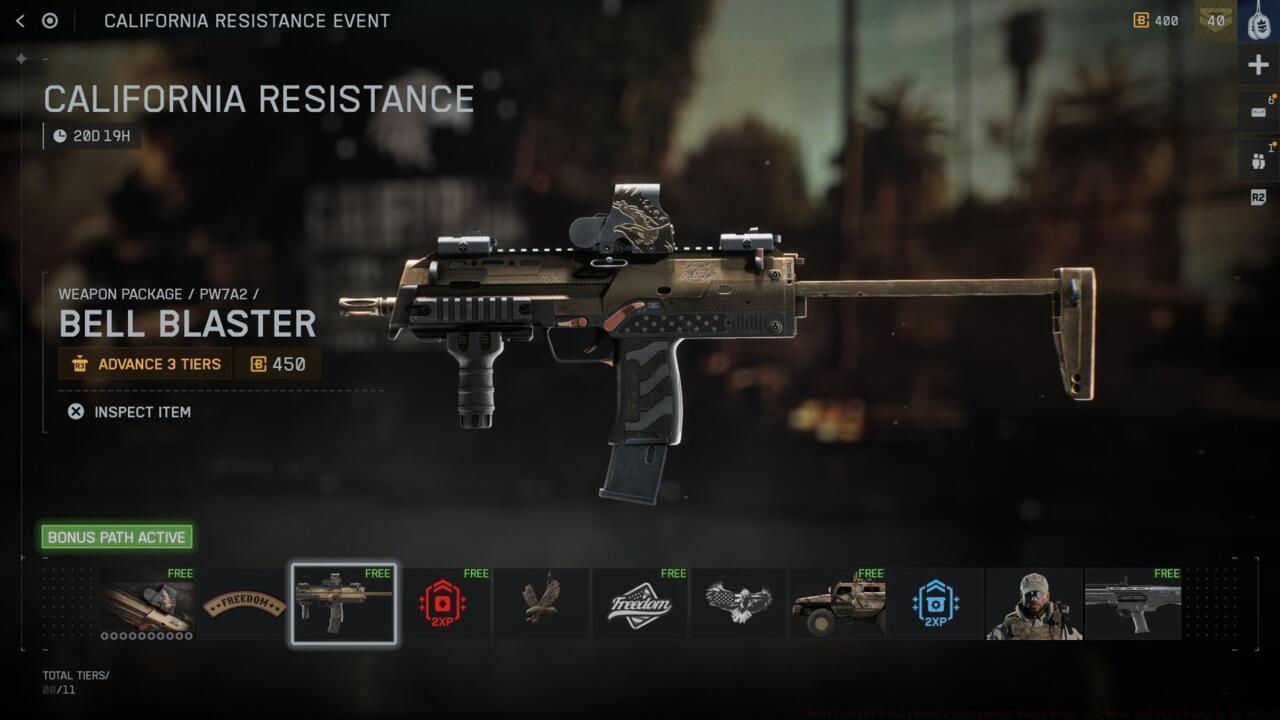The width and height of the screenshot is (1280, 720).
Task: Advance 3 tiers for the Bell Blaster
Action: (x=146, y=364)
